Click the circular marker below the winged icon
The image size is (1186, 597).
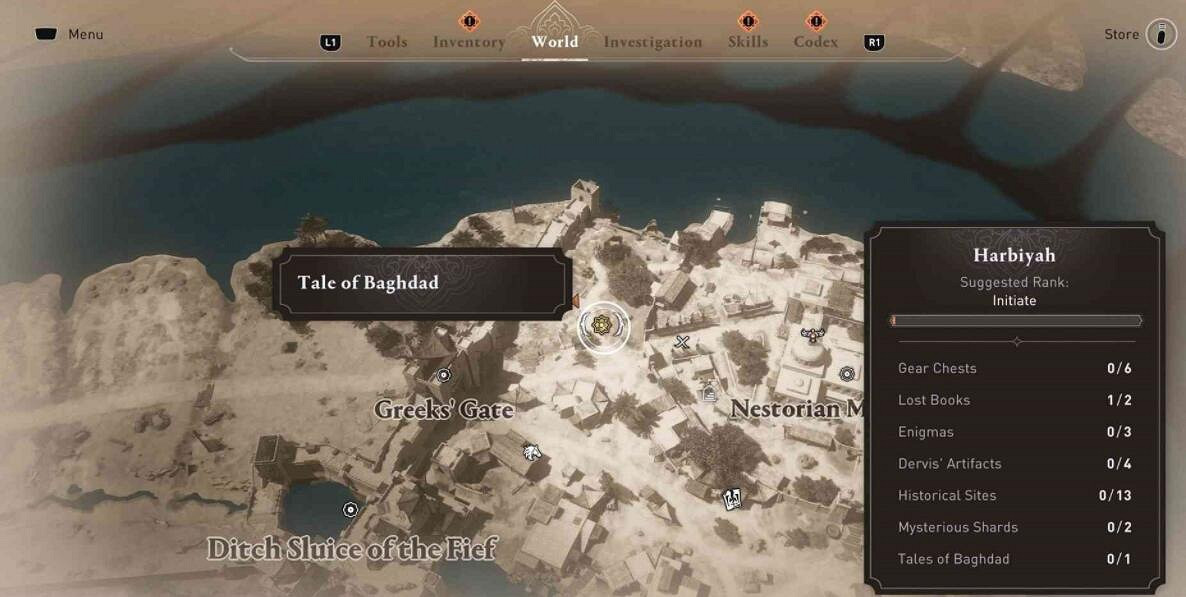click(x=847, y=374)
